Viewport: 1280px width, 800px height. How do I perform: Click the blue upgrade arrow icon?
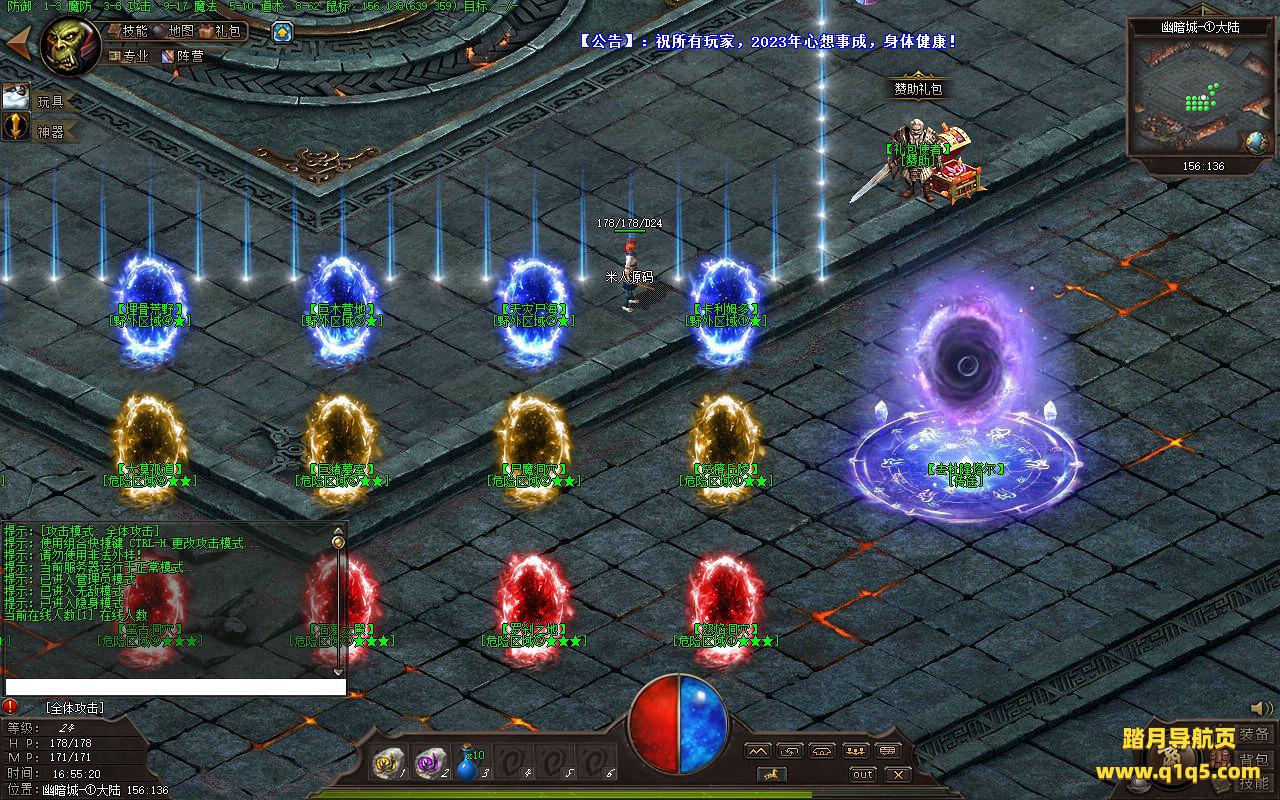(x=283, y=32)
